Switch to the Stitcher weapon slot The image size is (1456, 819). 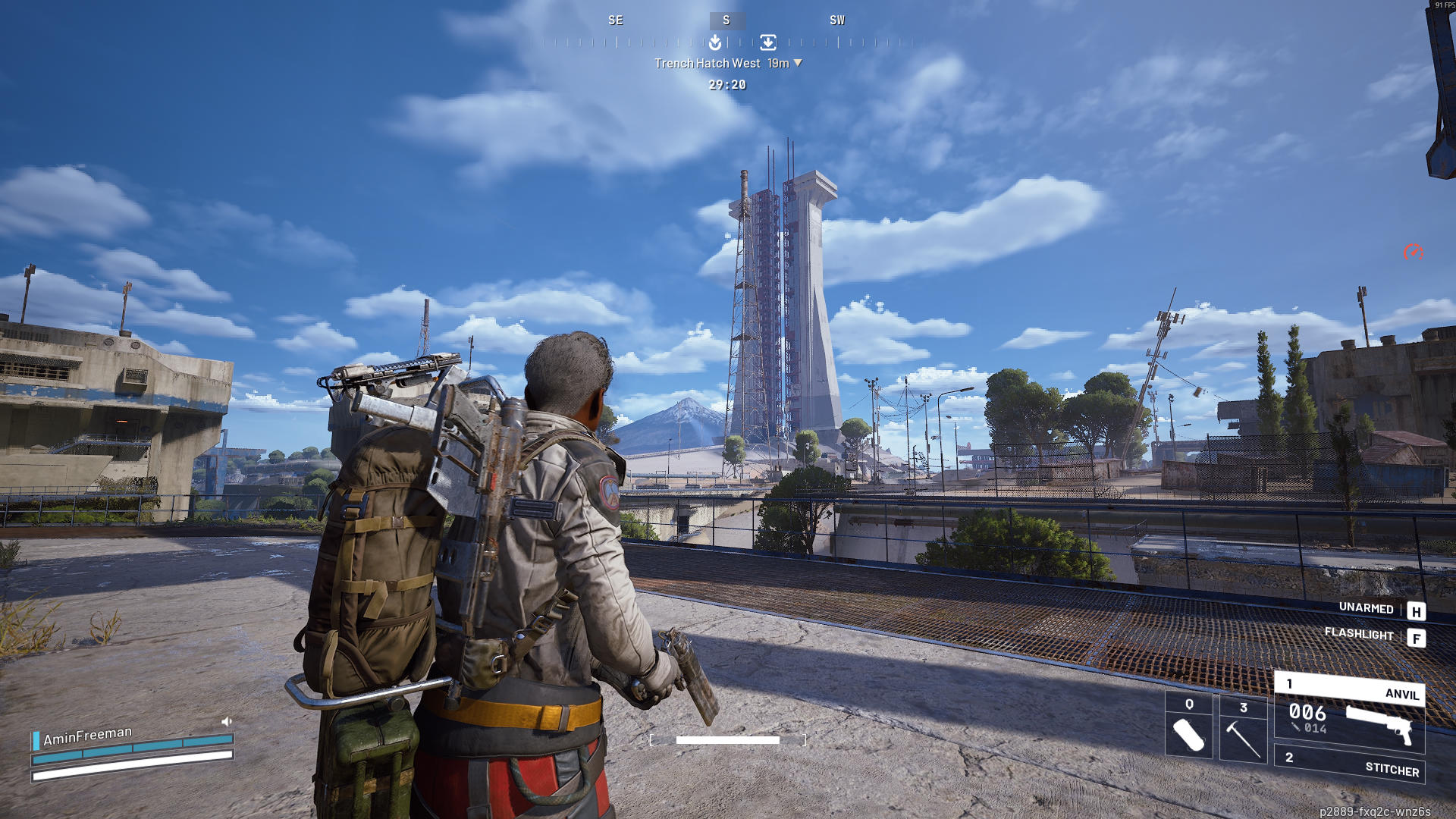tap(1349, 765)
